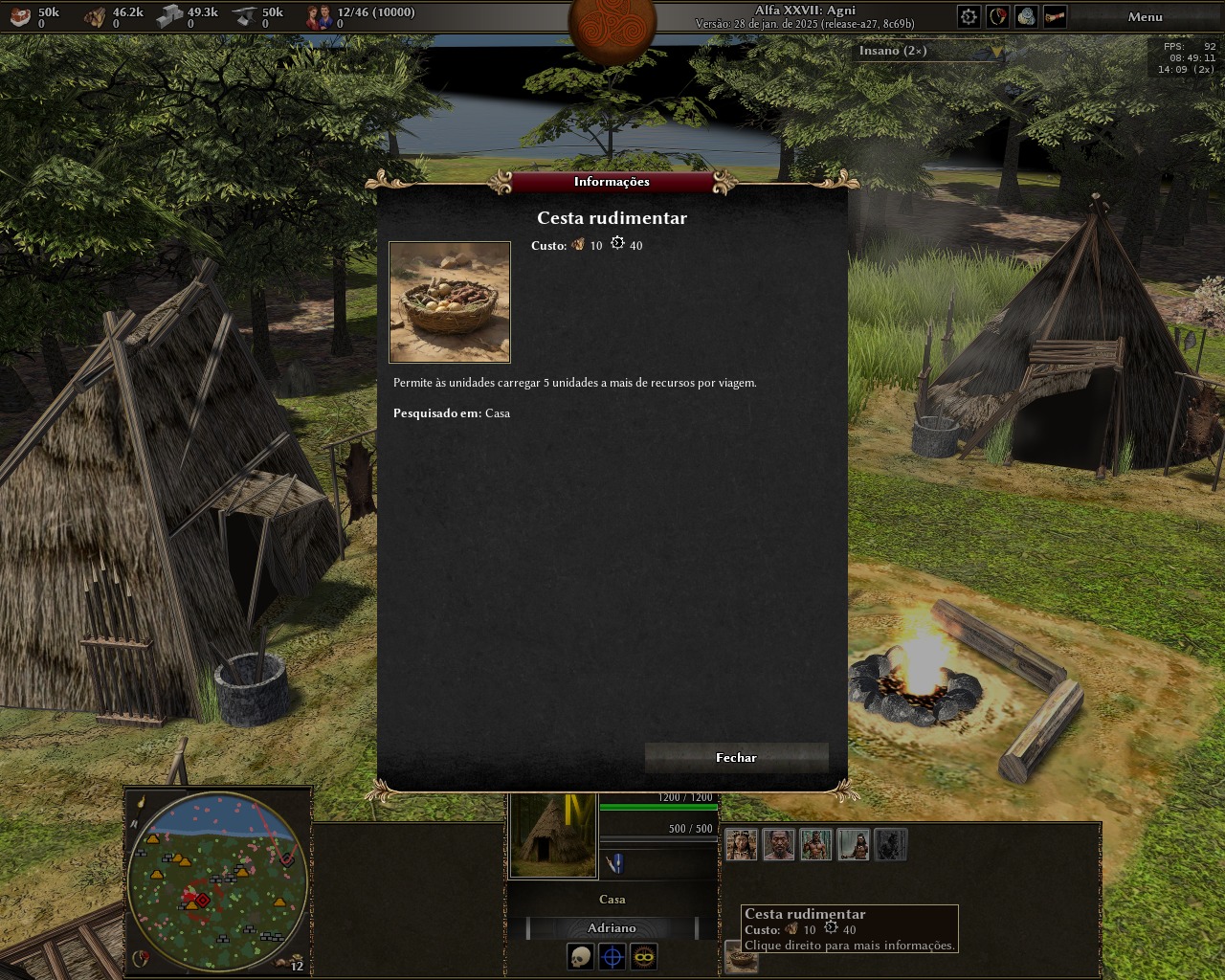The image size is (1225, 980).
Task: Click the blue crosshair focus icon
Action: point(612,956)
